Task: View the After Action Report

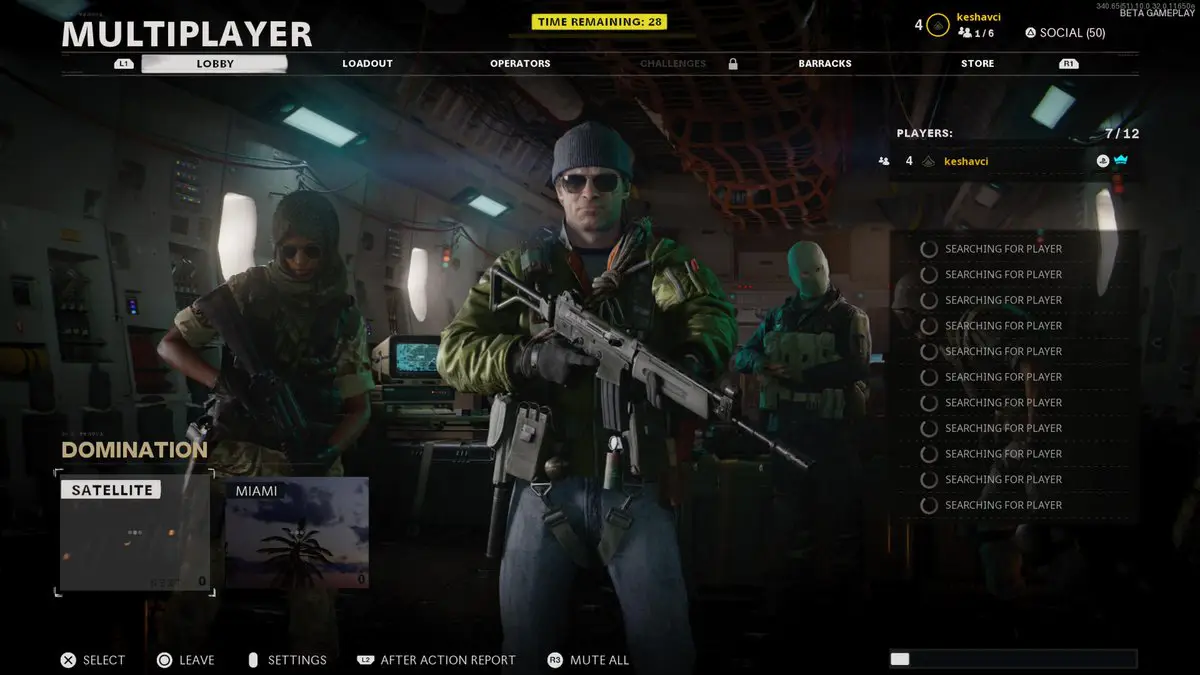Action: (x=436, y=660)
